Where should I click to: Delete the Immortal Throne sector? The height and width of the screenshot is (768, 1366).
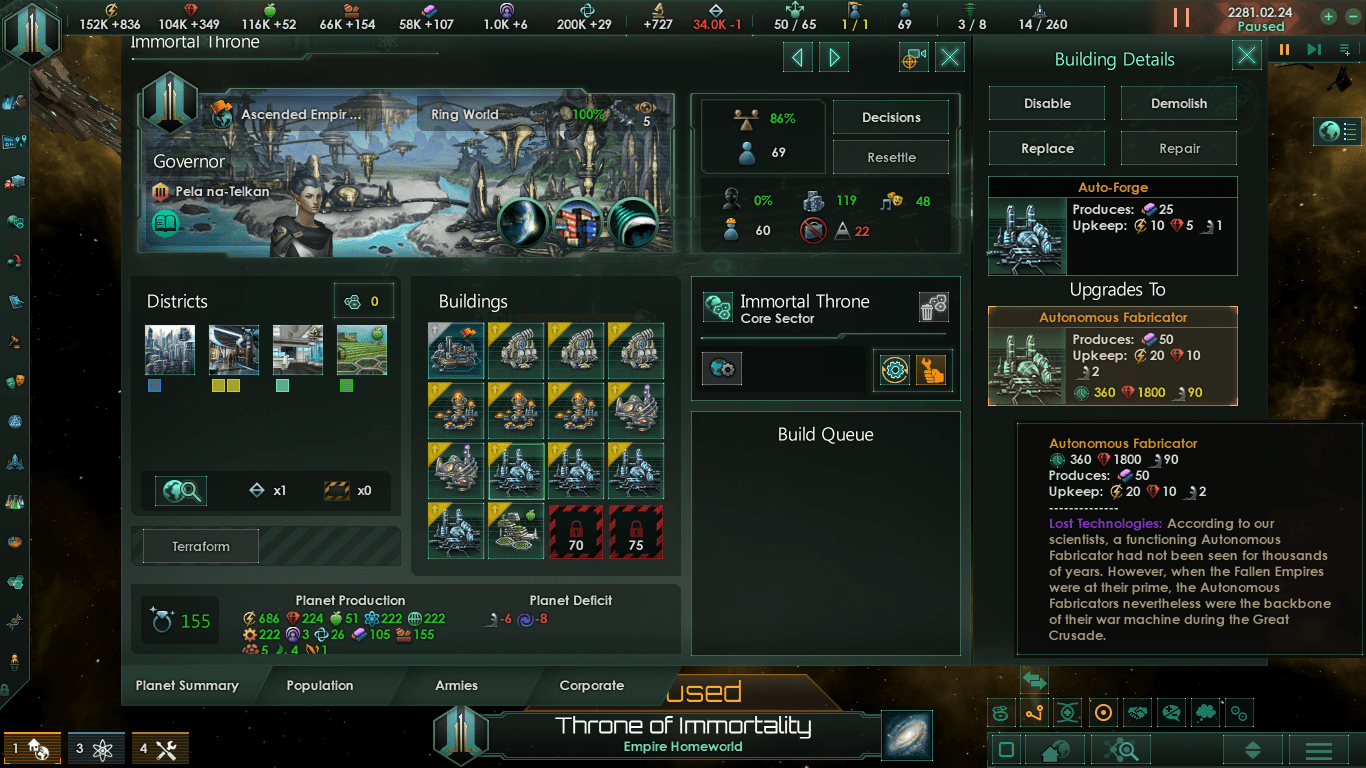pyautogui.click(x=933, y=308)
